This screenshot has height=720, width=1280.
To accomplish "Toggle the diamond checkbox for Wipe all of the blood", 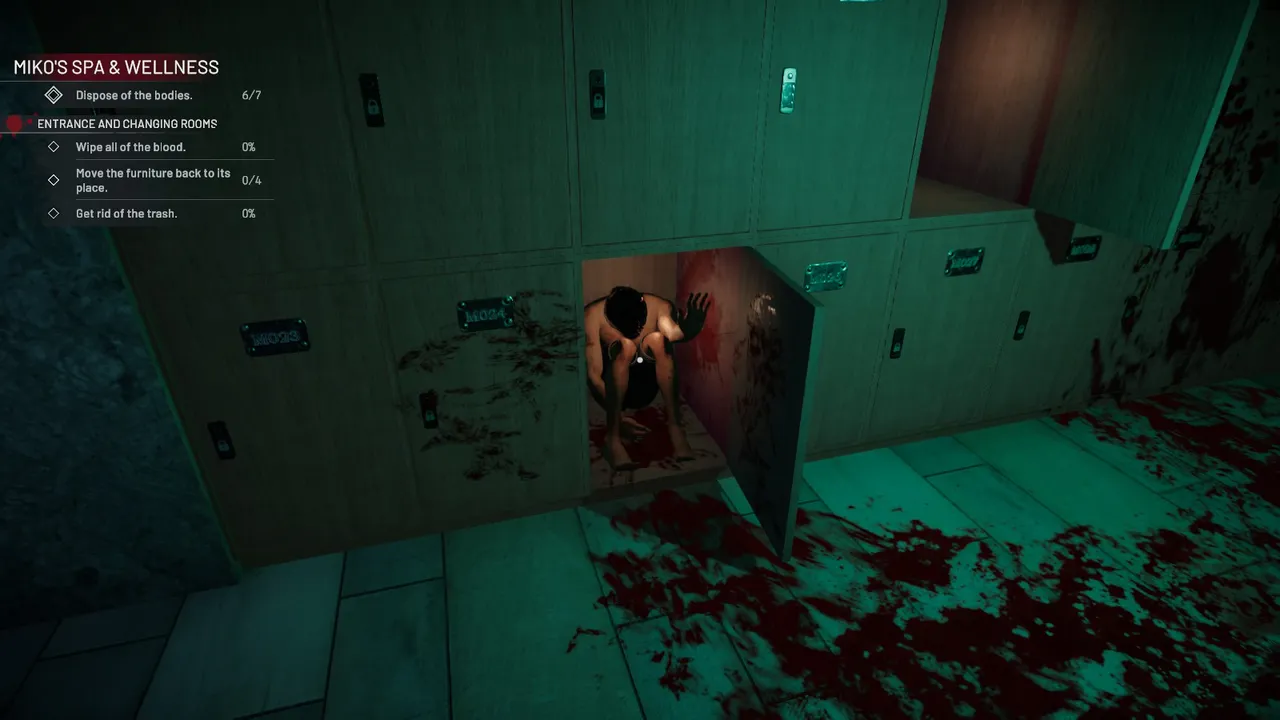I will pos(54,147).
